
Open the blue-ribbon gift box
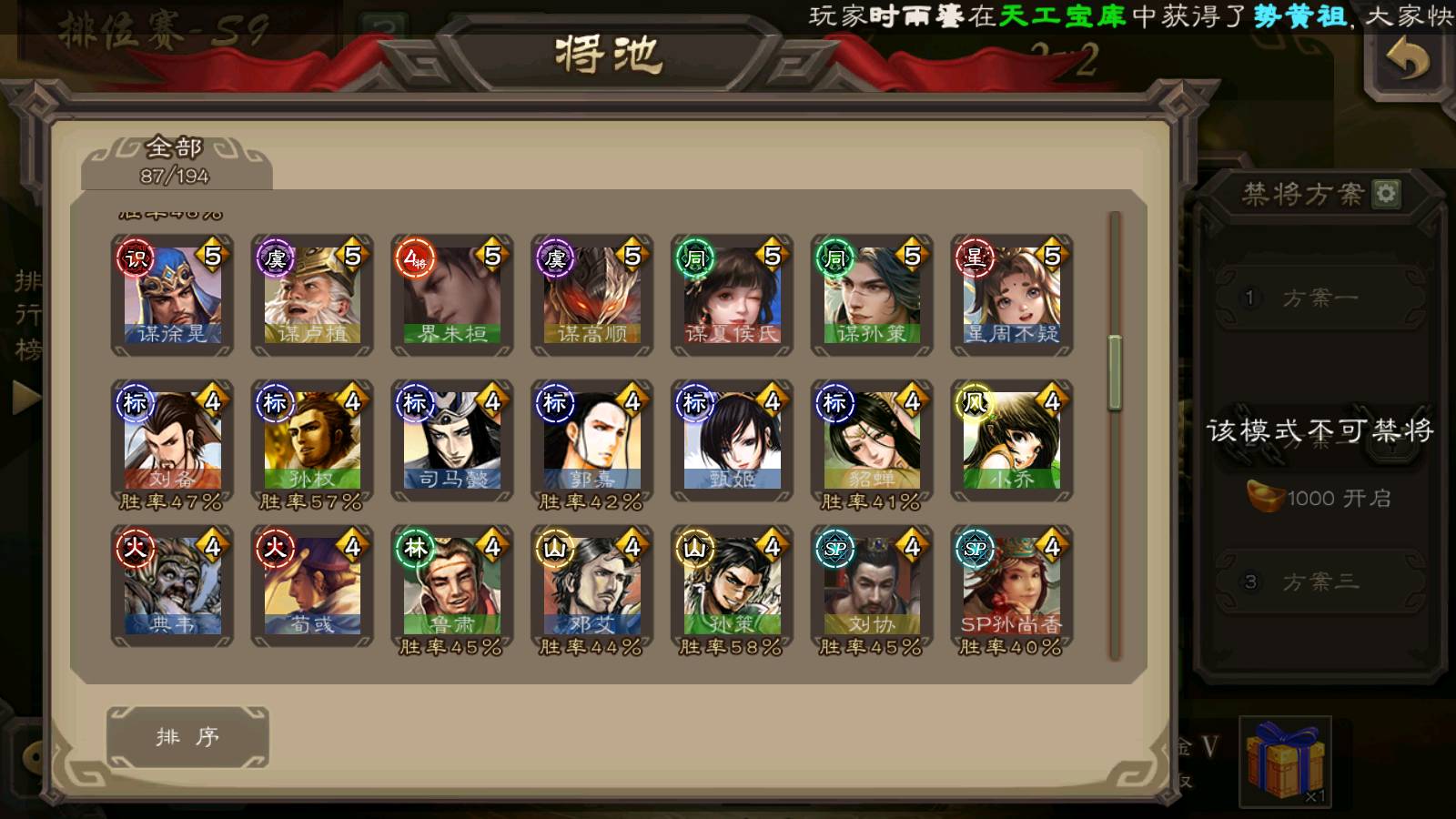point(1285,761)
